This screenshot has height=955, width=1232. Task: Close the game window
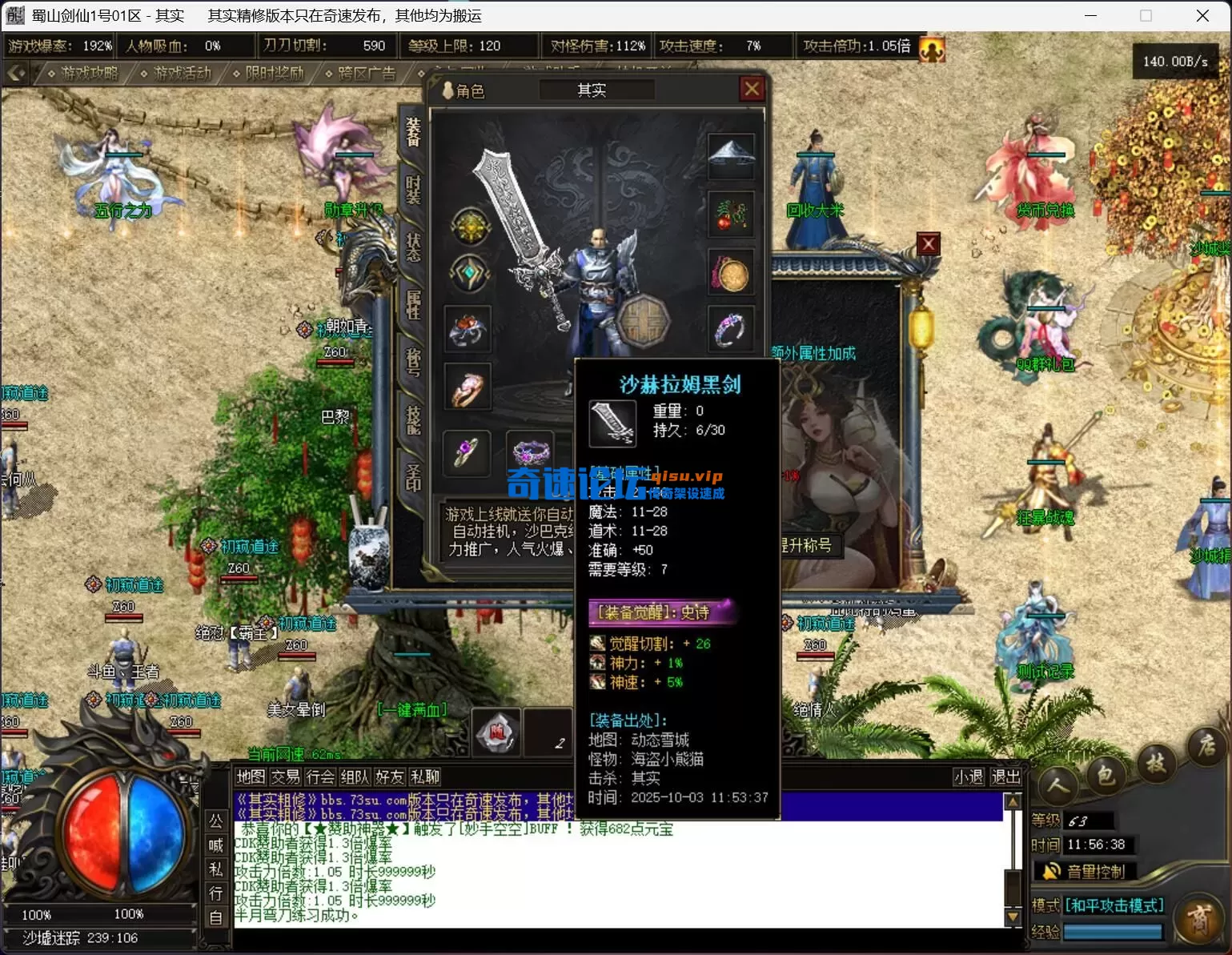pyautogui.click(x=1202, y=15)
